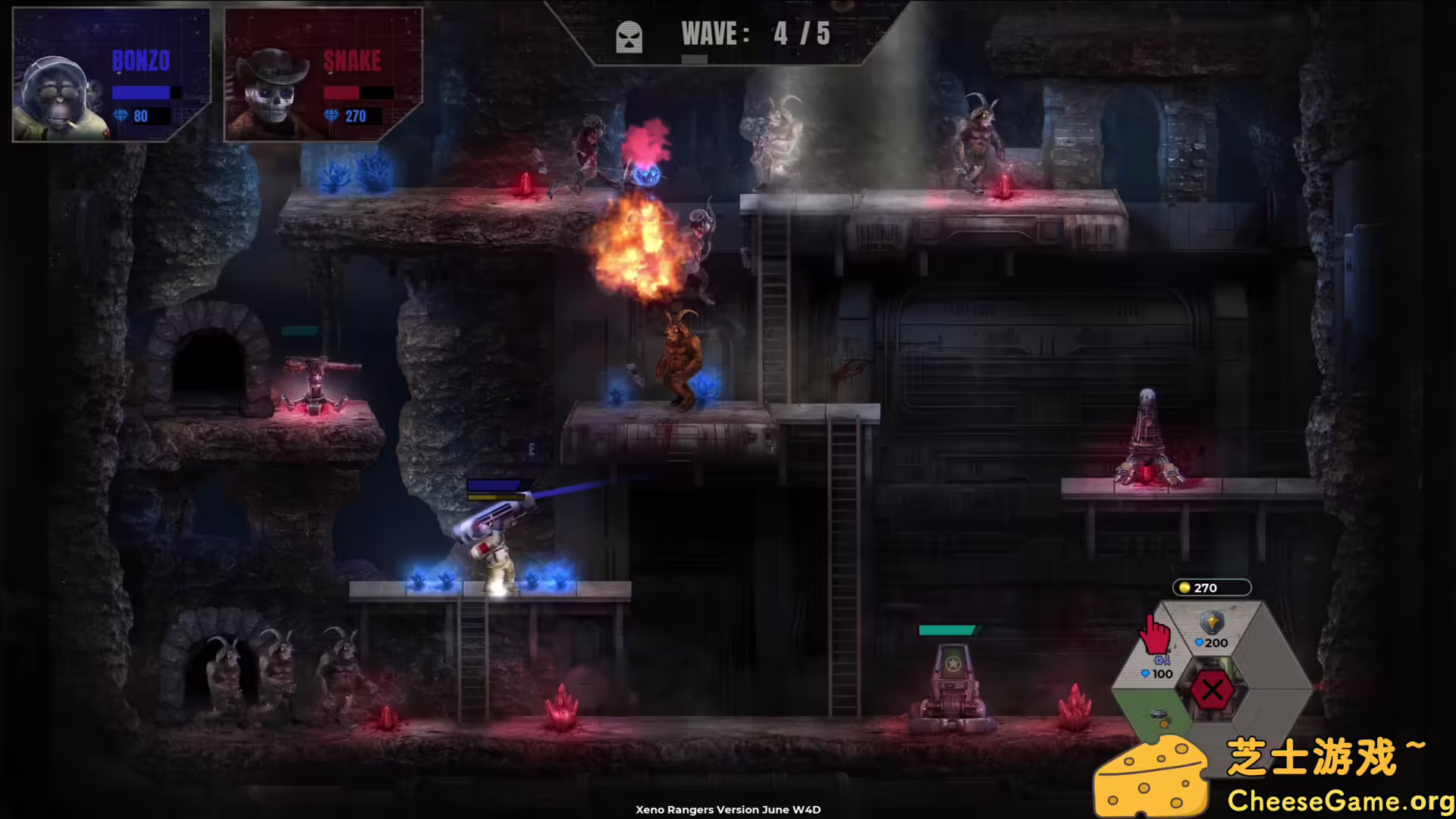Click the coin icon beside the 270 counter
The height and width of the screenshot is (819, 1456).
click(1185, 588)
